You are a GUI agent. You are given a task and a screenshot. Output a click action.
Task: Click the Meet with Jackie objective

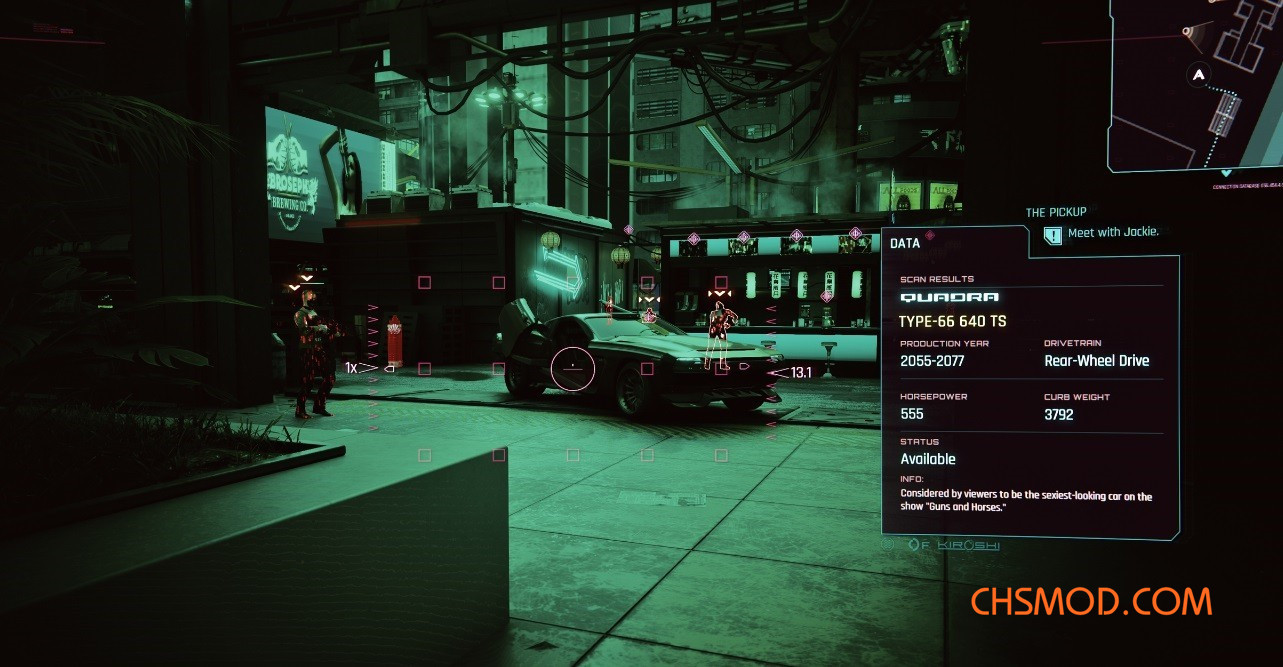point(1113,232)
